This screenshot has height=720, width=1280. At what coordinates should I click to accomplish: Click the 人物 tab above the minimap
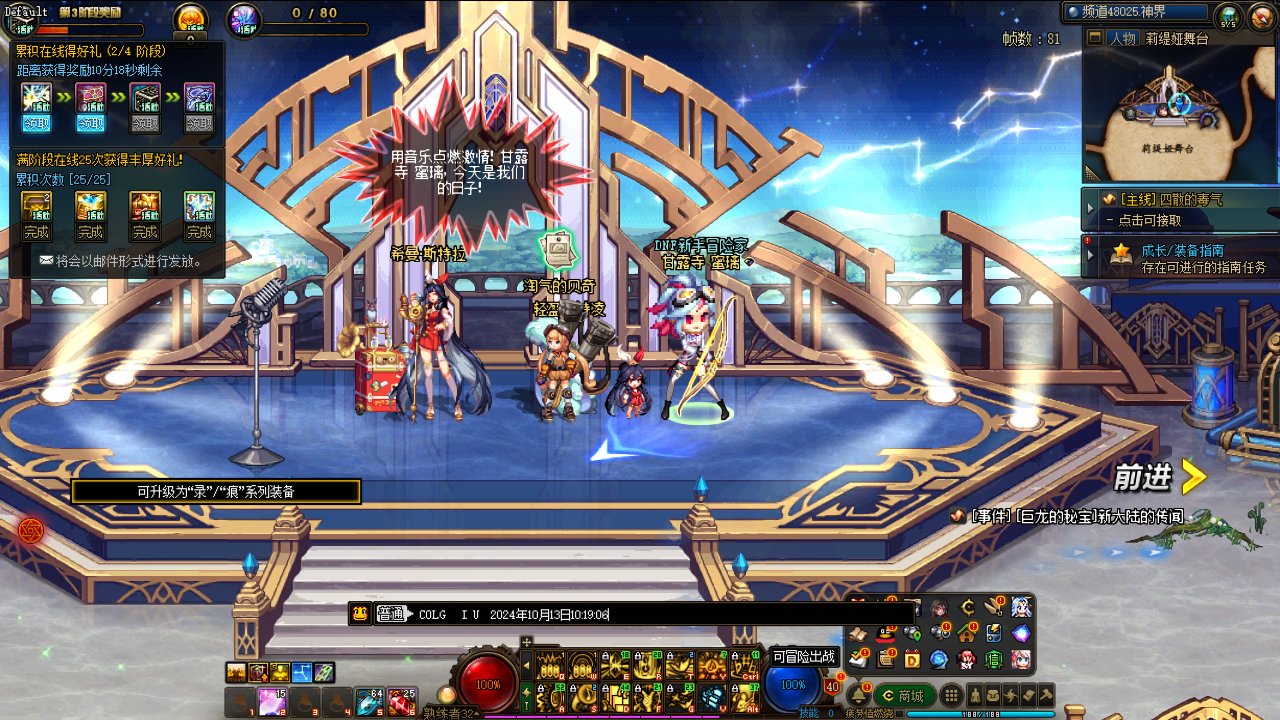tap(1122, 38)
